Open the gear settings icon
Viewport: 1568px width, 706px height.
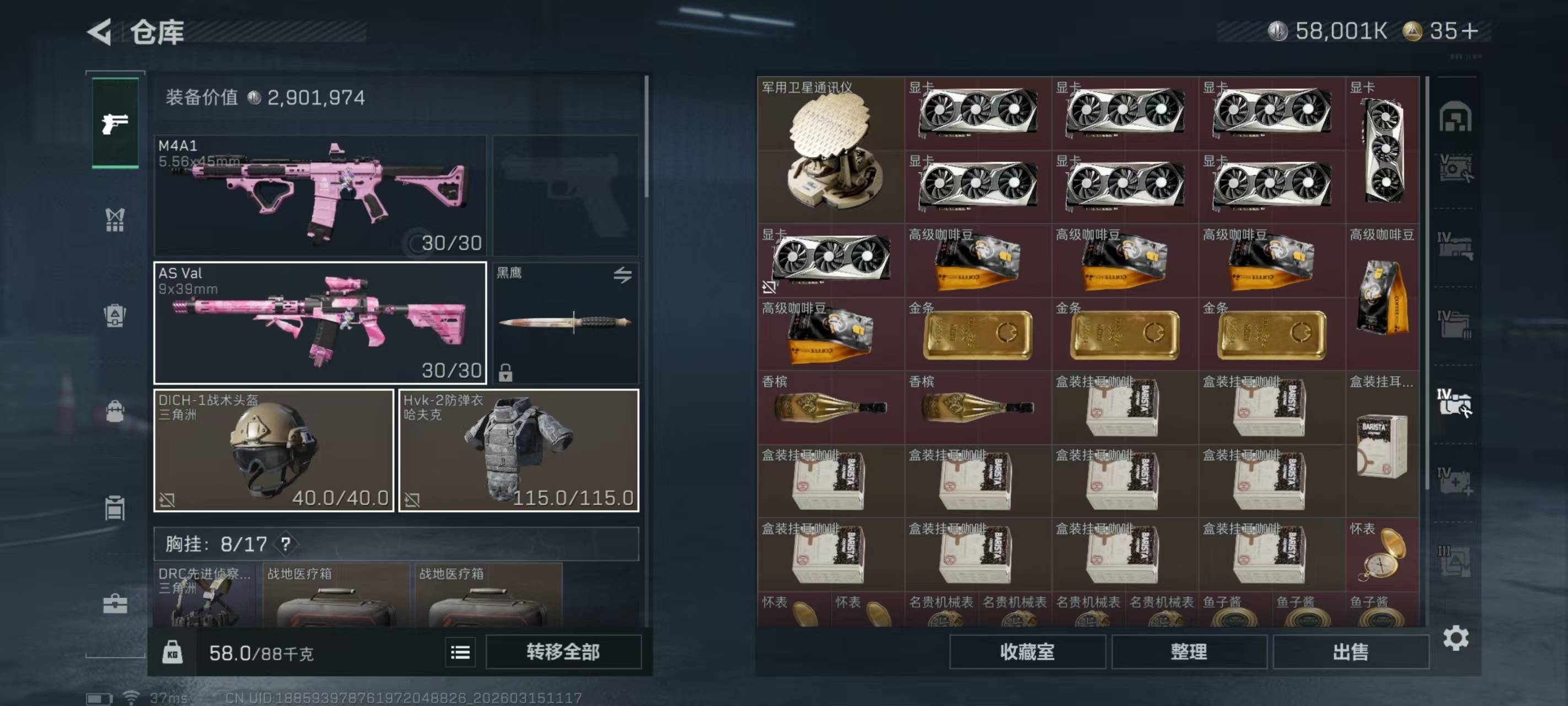pos(1456,638)
